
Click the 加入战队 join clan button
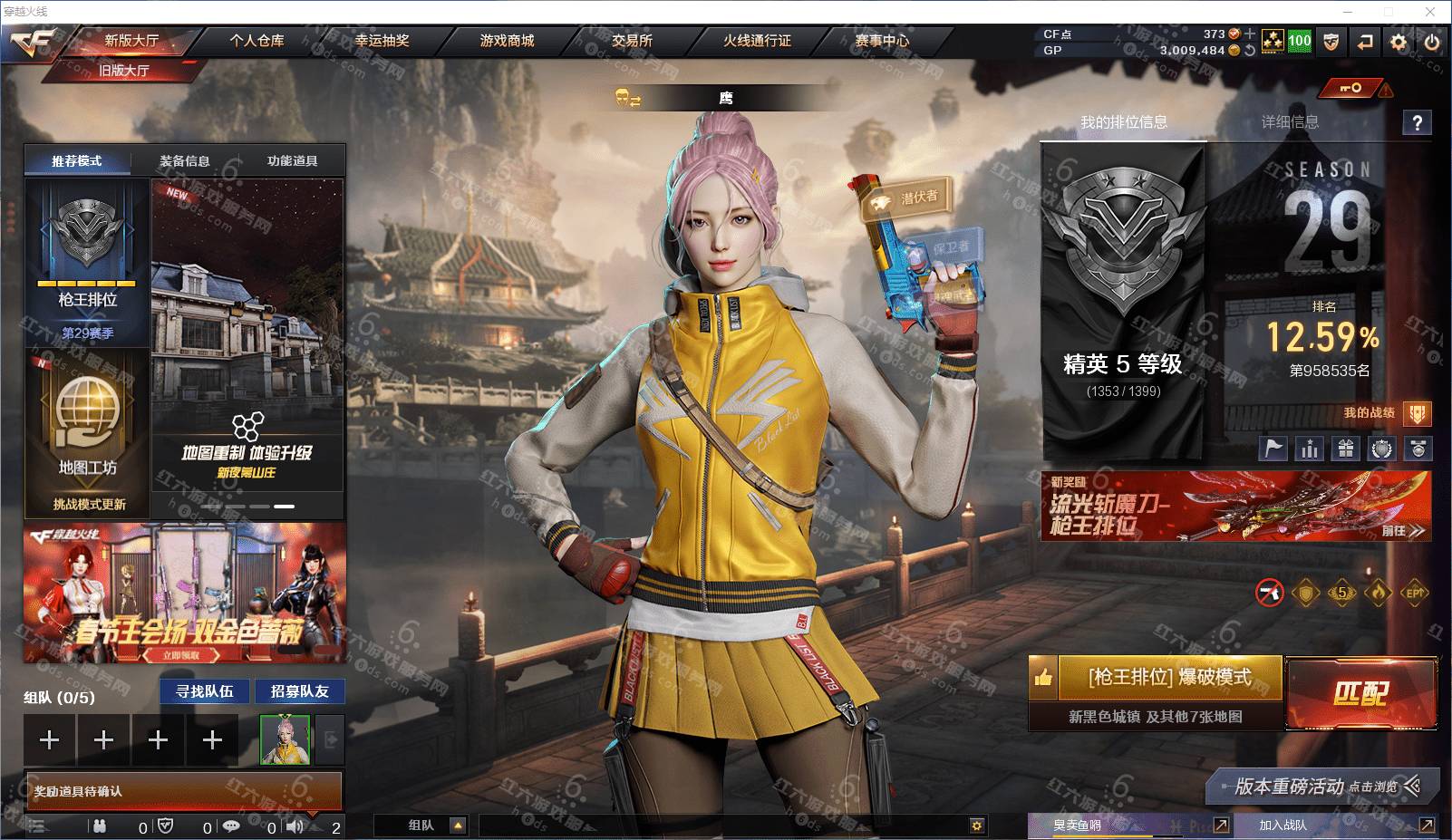1283,826
